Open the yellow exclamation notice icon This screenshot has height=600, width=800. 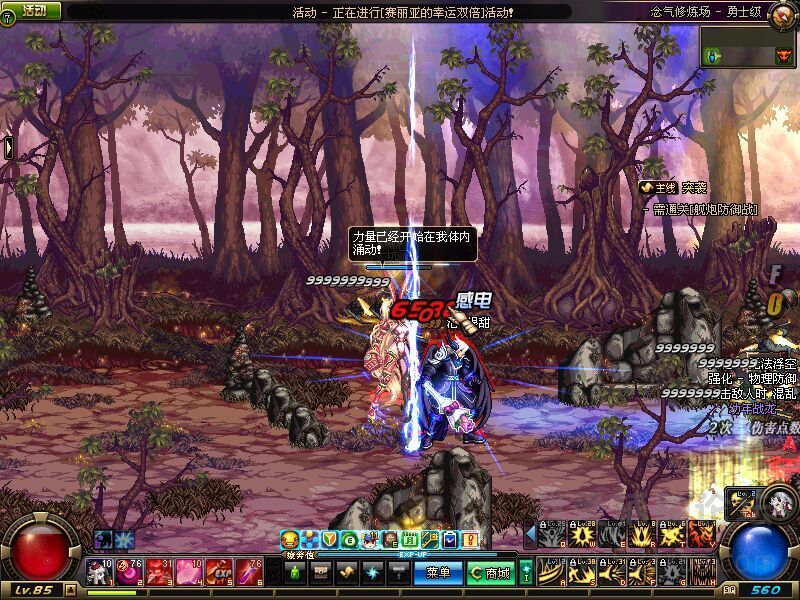[470, 540]
